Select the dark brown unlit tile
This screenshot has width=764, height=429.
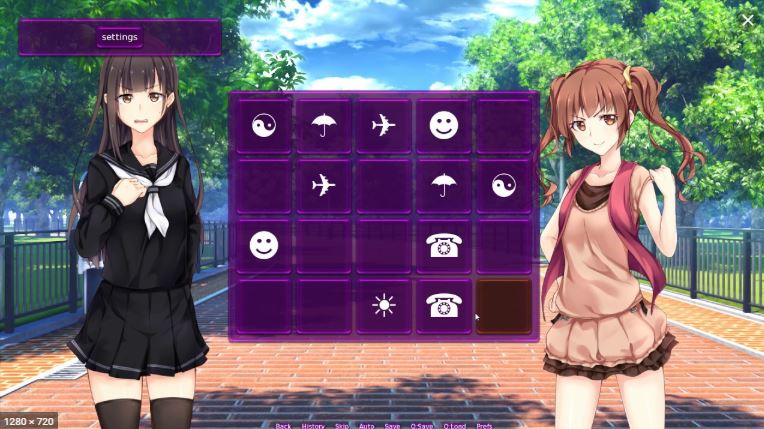[504, 306]
